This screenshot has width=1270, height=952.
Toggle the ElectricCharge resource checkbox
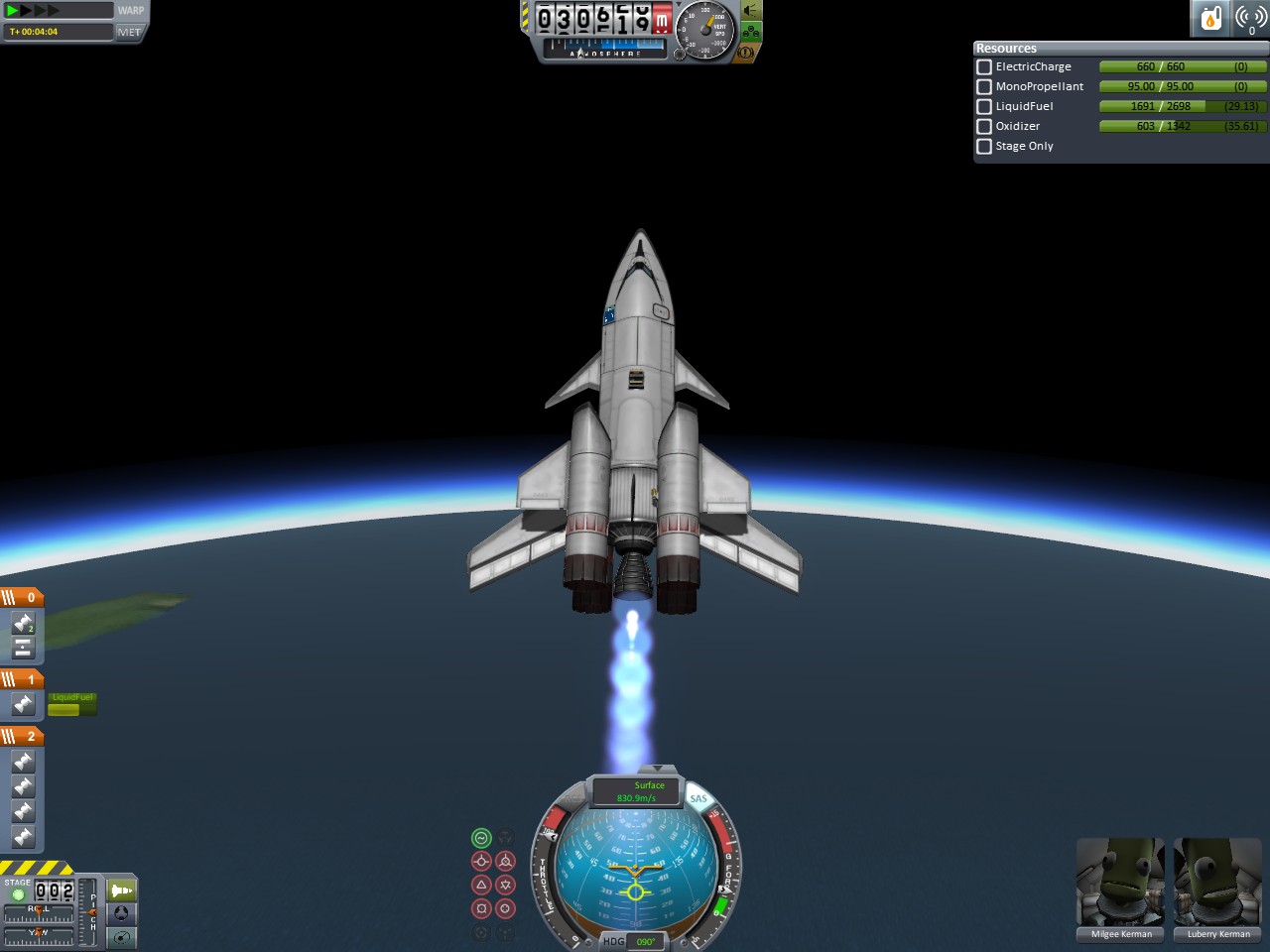[984, 67]
